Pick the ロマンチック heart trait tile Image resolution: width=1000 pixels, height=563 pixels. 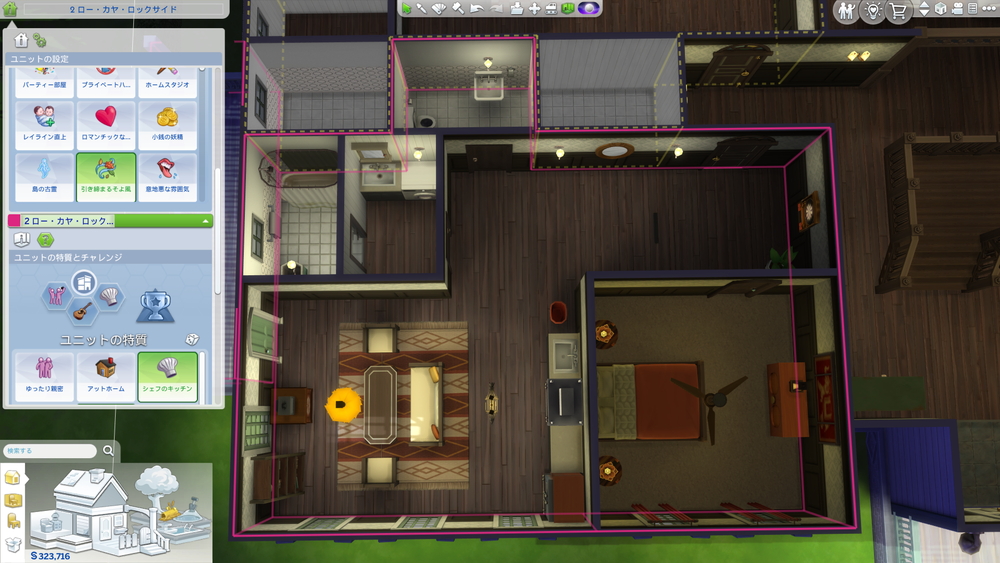click(x=105, y=126)
